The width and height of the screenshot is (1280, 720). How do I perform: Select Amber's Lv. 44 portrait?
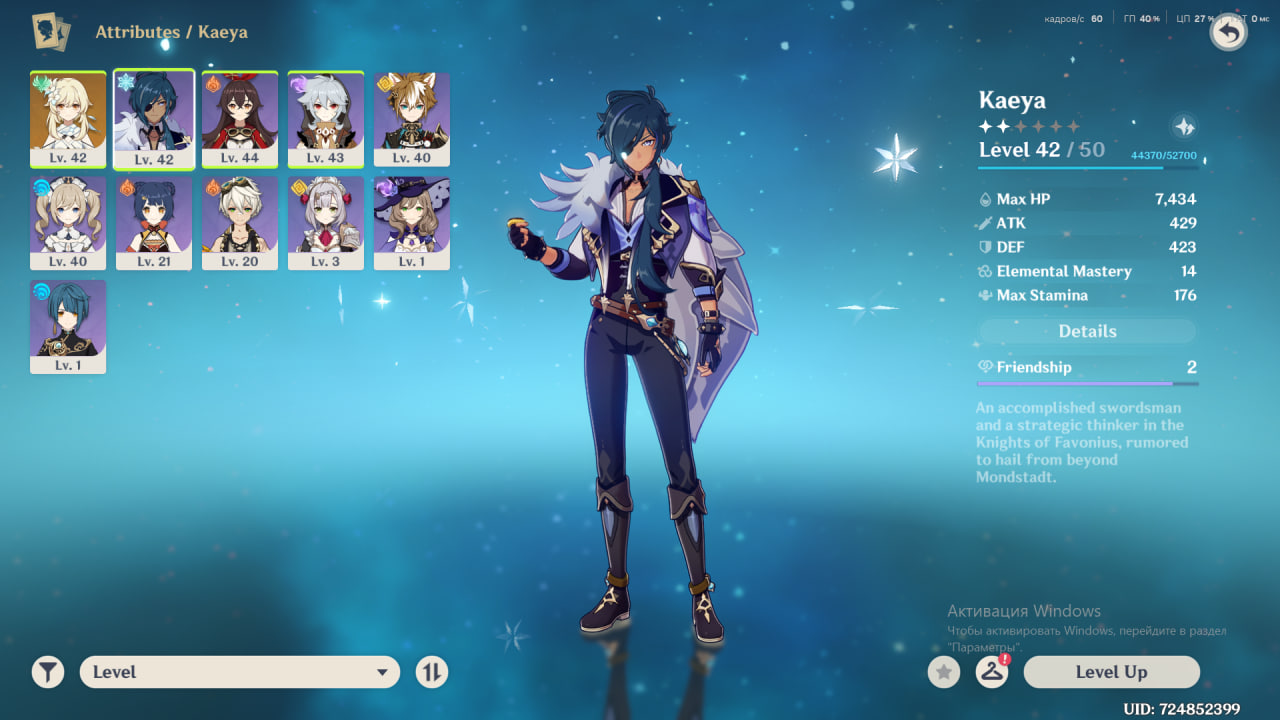pyautogui.click(x=240, y=119)
